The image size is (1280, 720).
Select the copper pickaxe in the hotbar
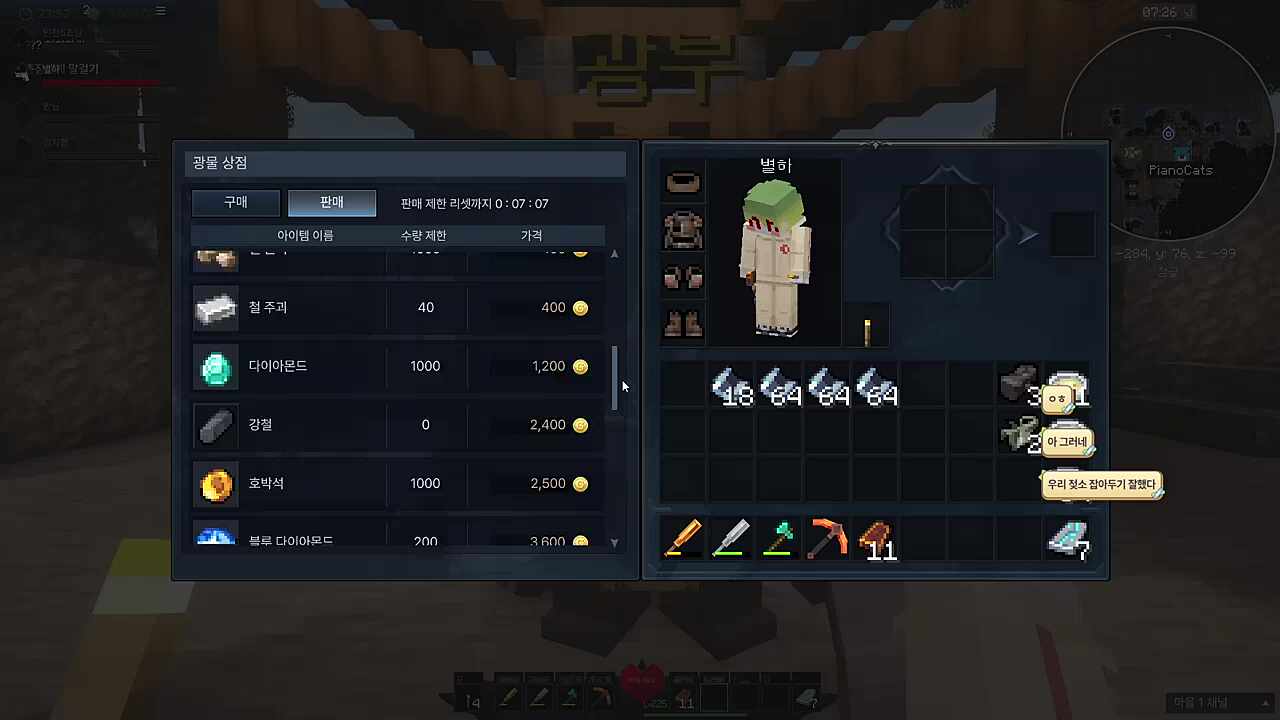(x=827, y=540)
